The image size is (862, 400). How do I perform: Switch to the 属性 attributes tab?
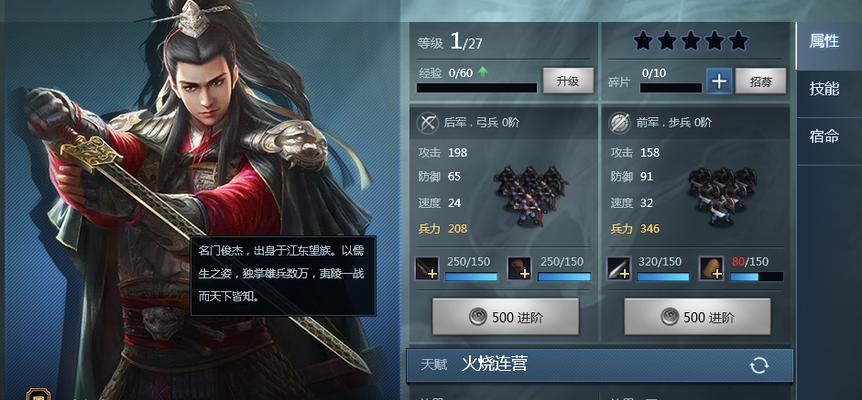[824, 41]
